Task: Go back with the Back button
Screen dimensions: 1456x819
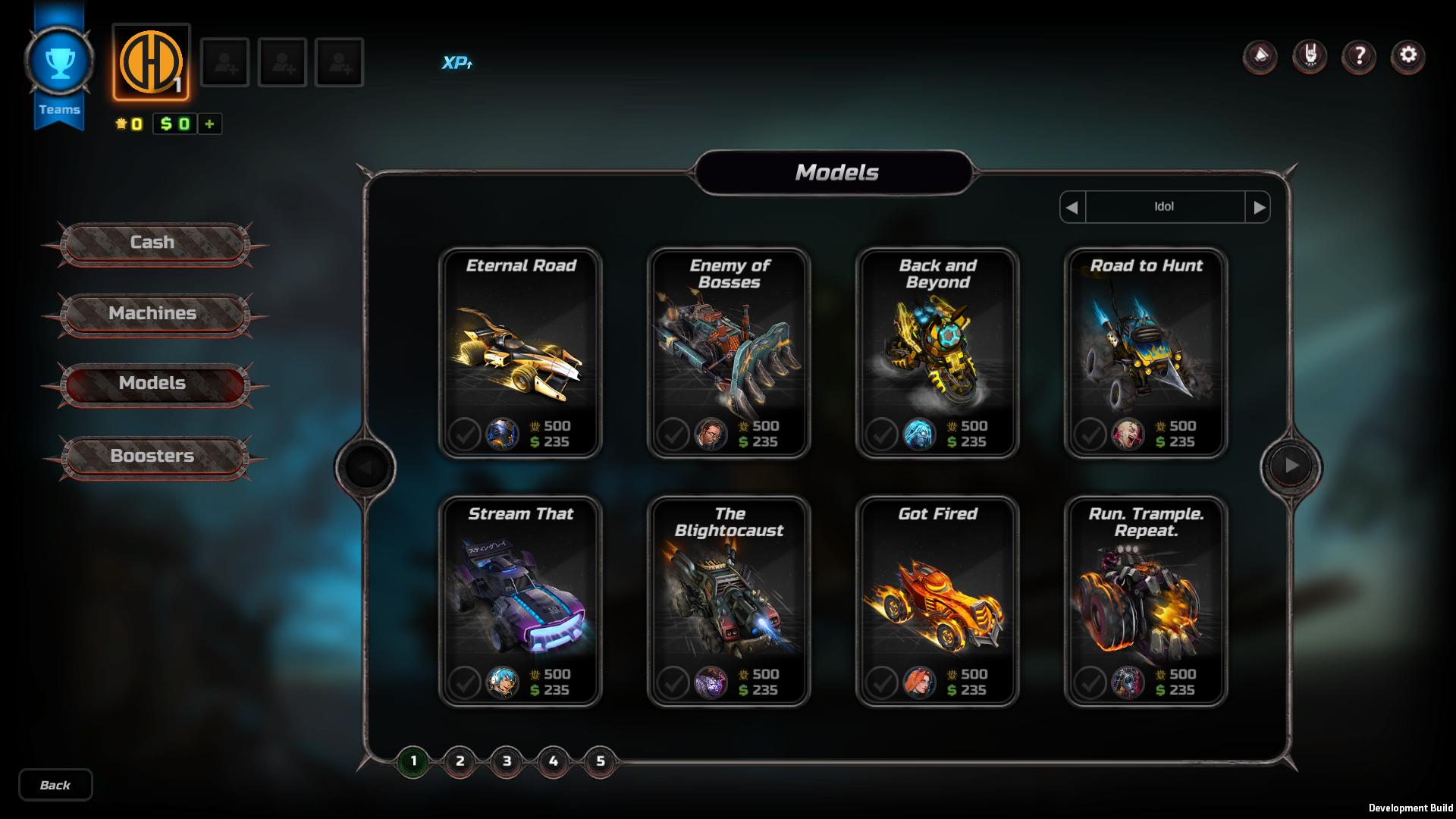Action: [x=55, y=785]
